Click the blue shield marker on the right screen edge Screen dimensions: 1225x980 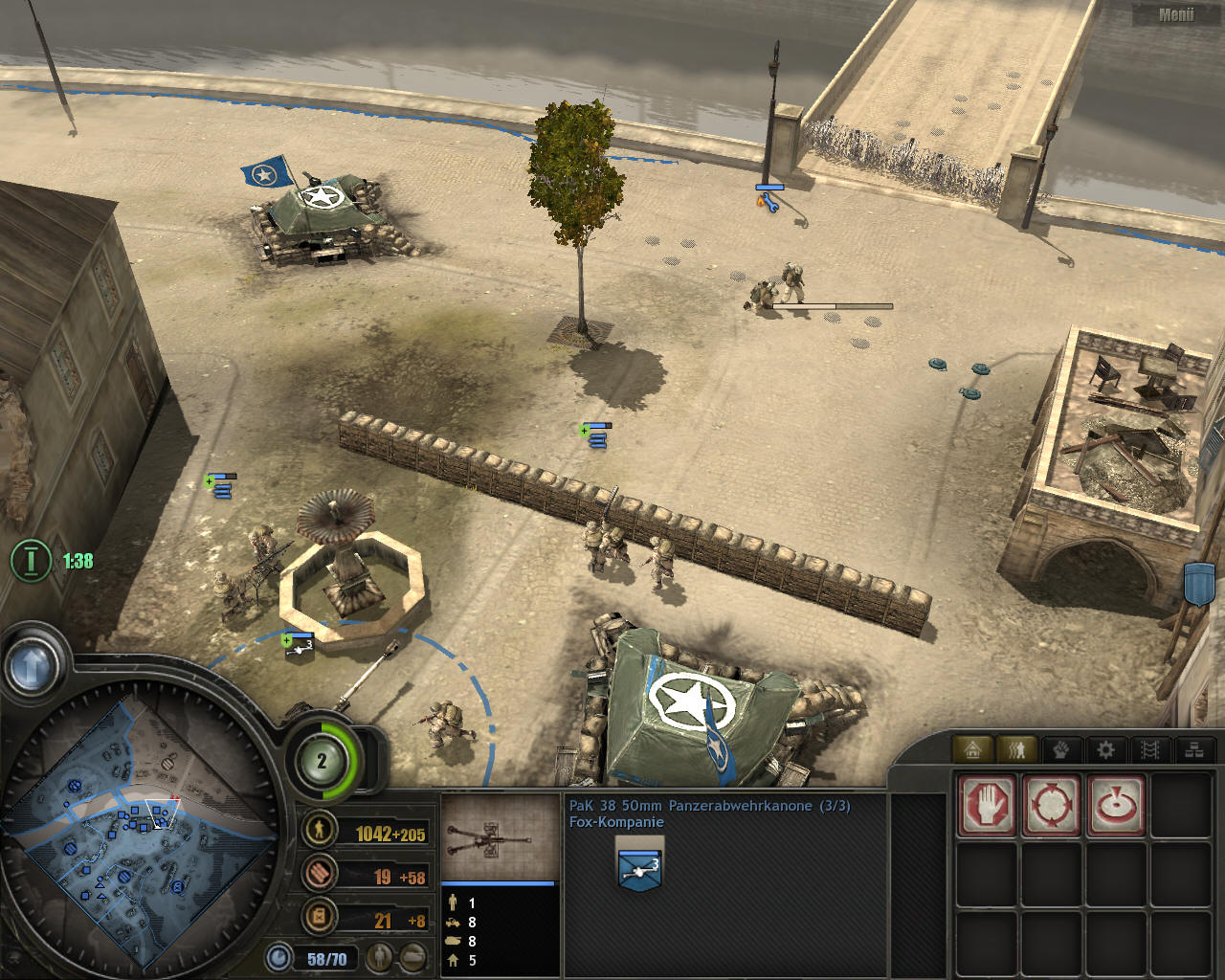(x=1199, y=583)
